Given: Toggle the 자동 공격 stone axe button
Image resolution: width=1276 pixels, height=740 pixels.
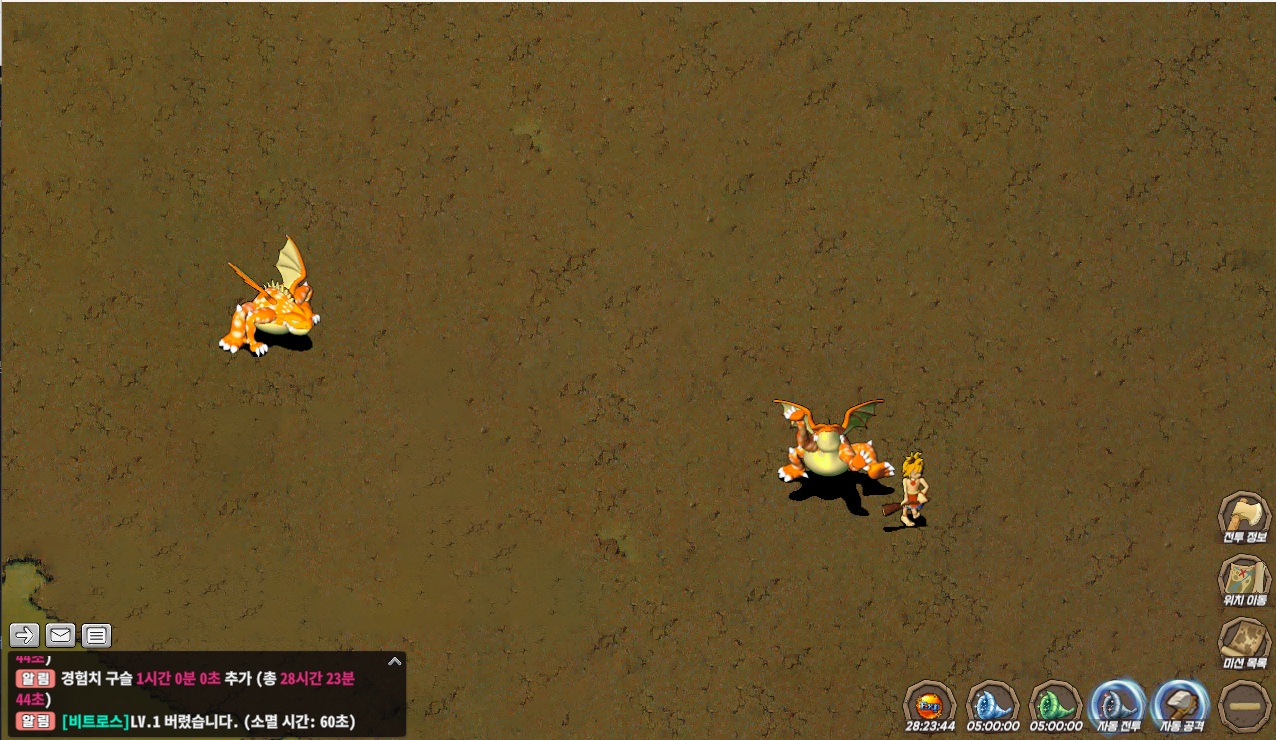Looking at the screenshot, I should [1181, 702].
